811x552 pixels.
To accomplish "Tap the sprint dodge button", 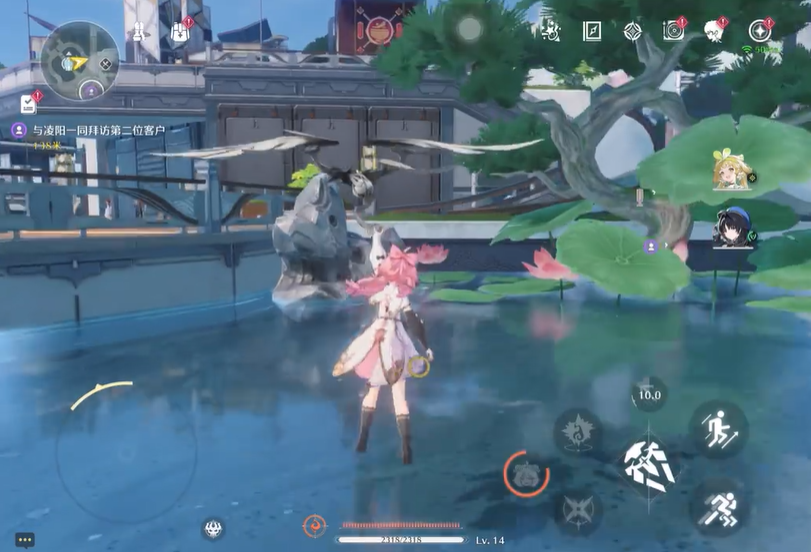I will coord(717,508).
